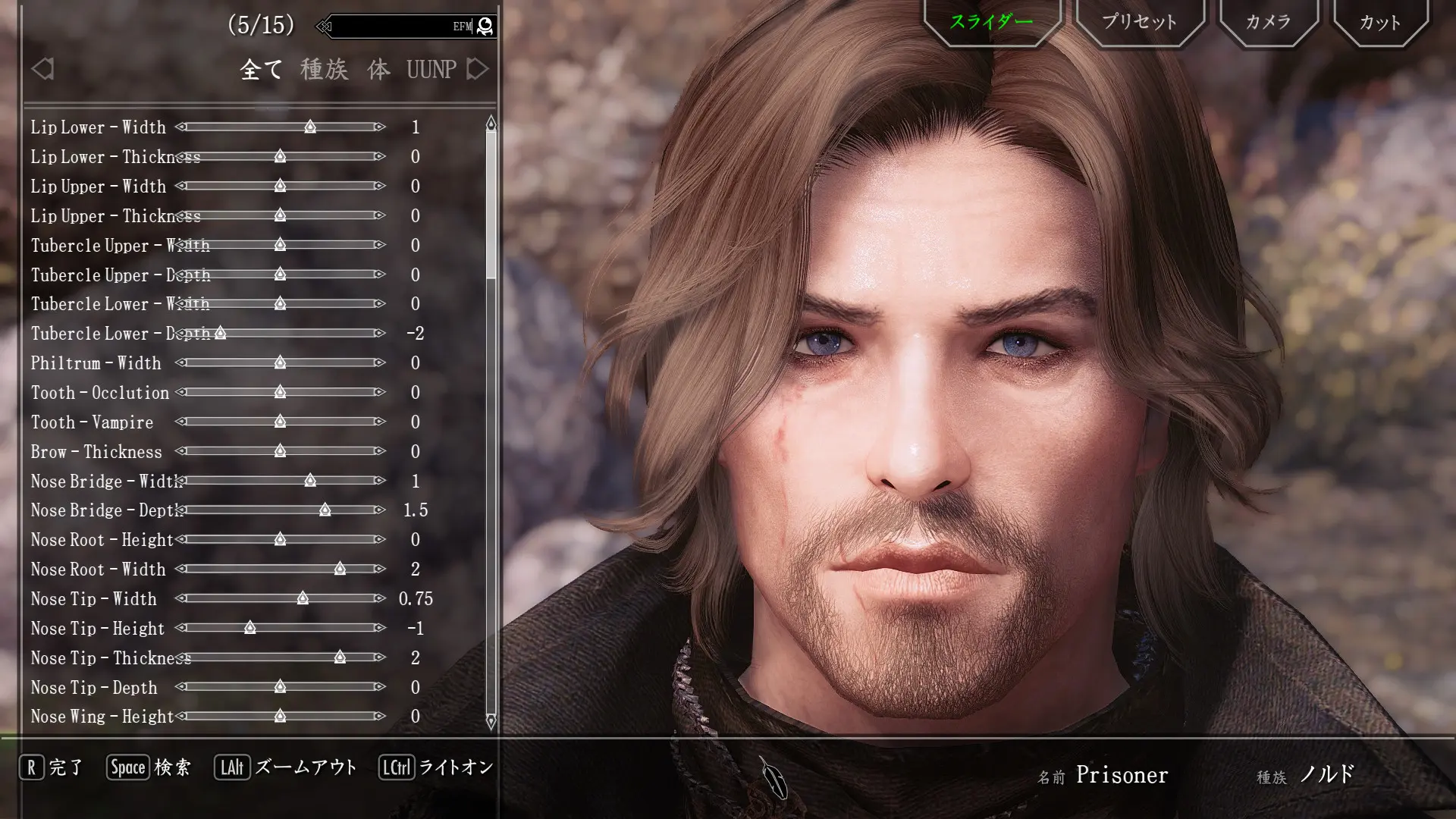
Task: Click the left category arrow
Action: (x=42, y=69)
